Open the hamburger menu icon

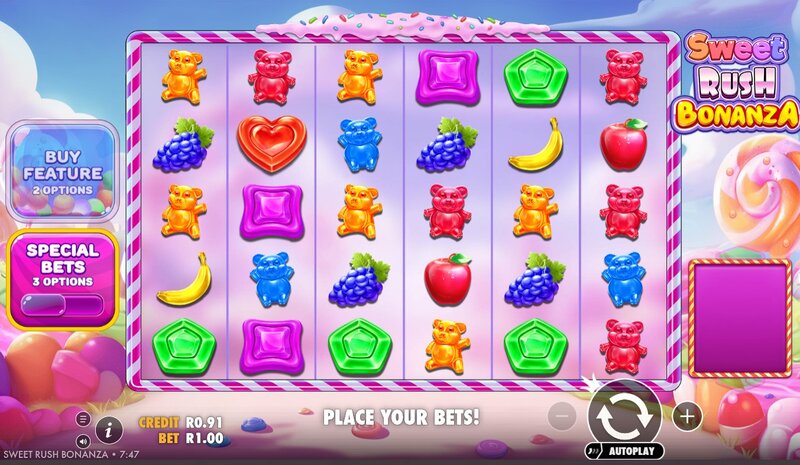[83, 419]
